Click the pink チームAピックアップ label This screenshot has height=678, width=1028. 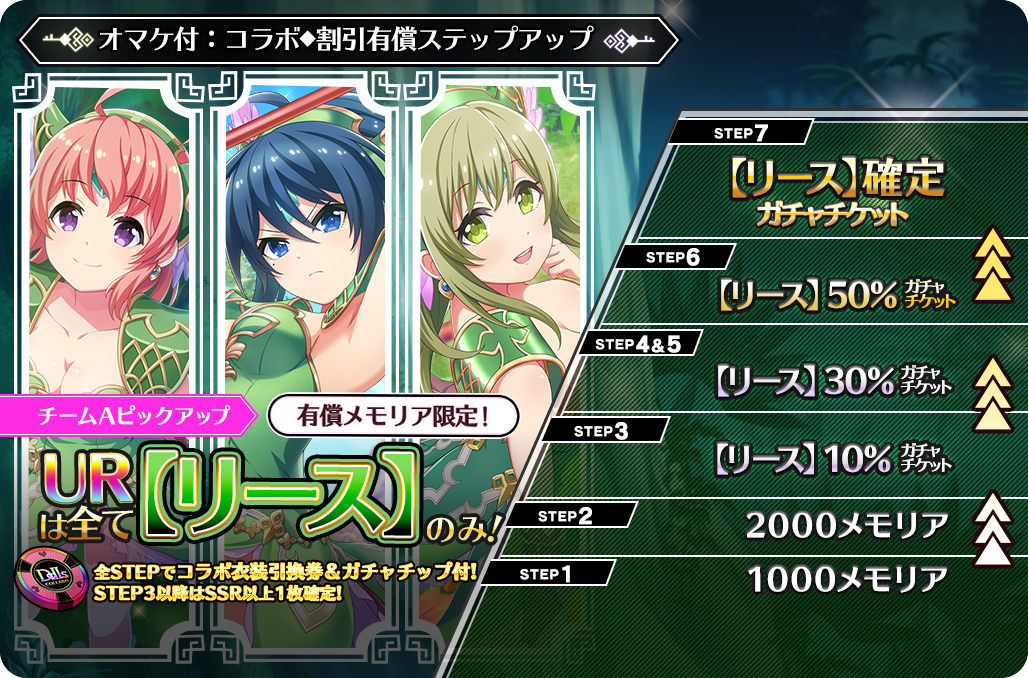tap(132, 412)
